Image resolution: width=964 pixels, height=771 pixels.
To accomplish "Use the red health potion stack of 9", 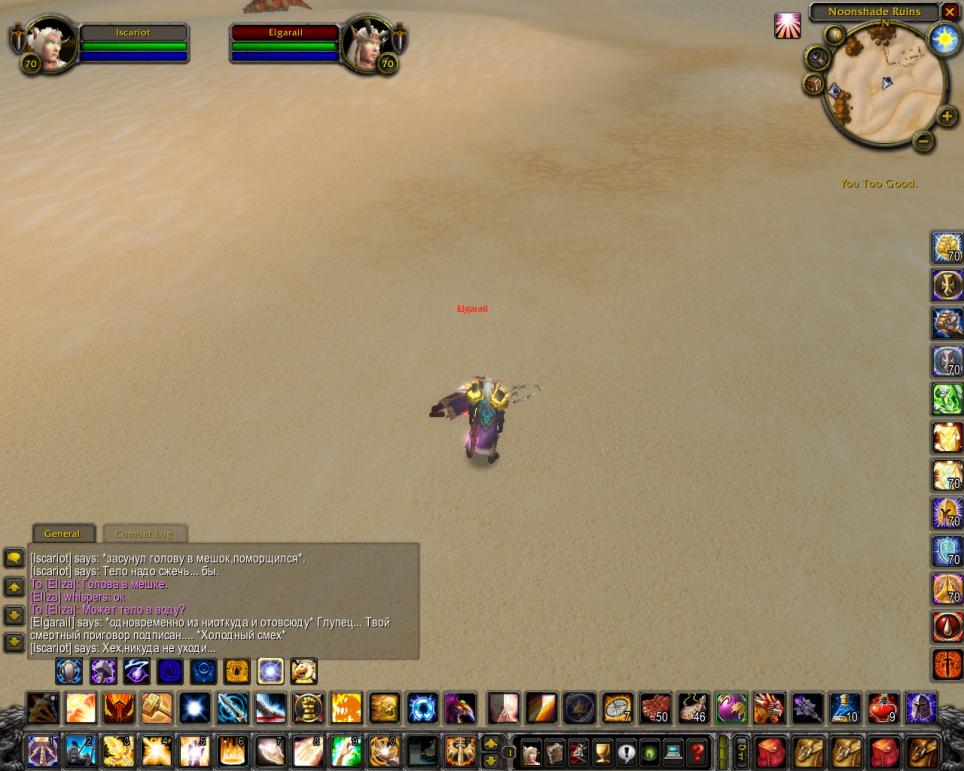I will pos(882,708).
